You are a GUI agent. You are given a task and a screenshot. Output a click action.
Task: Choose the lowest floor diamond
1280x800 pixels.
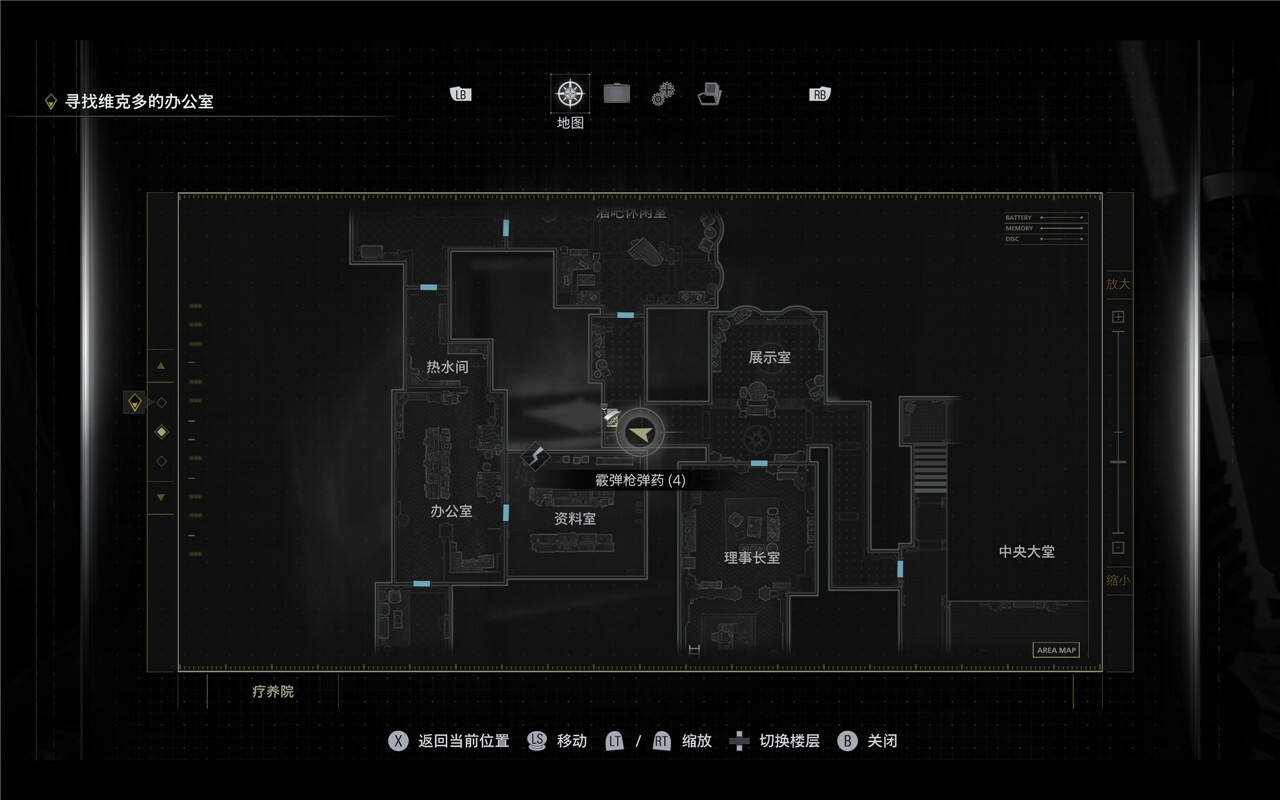(x=162, y=461)
